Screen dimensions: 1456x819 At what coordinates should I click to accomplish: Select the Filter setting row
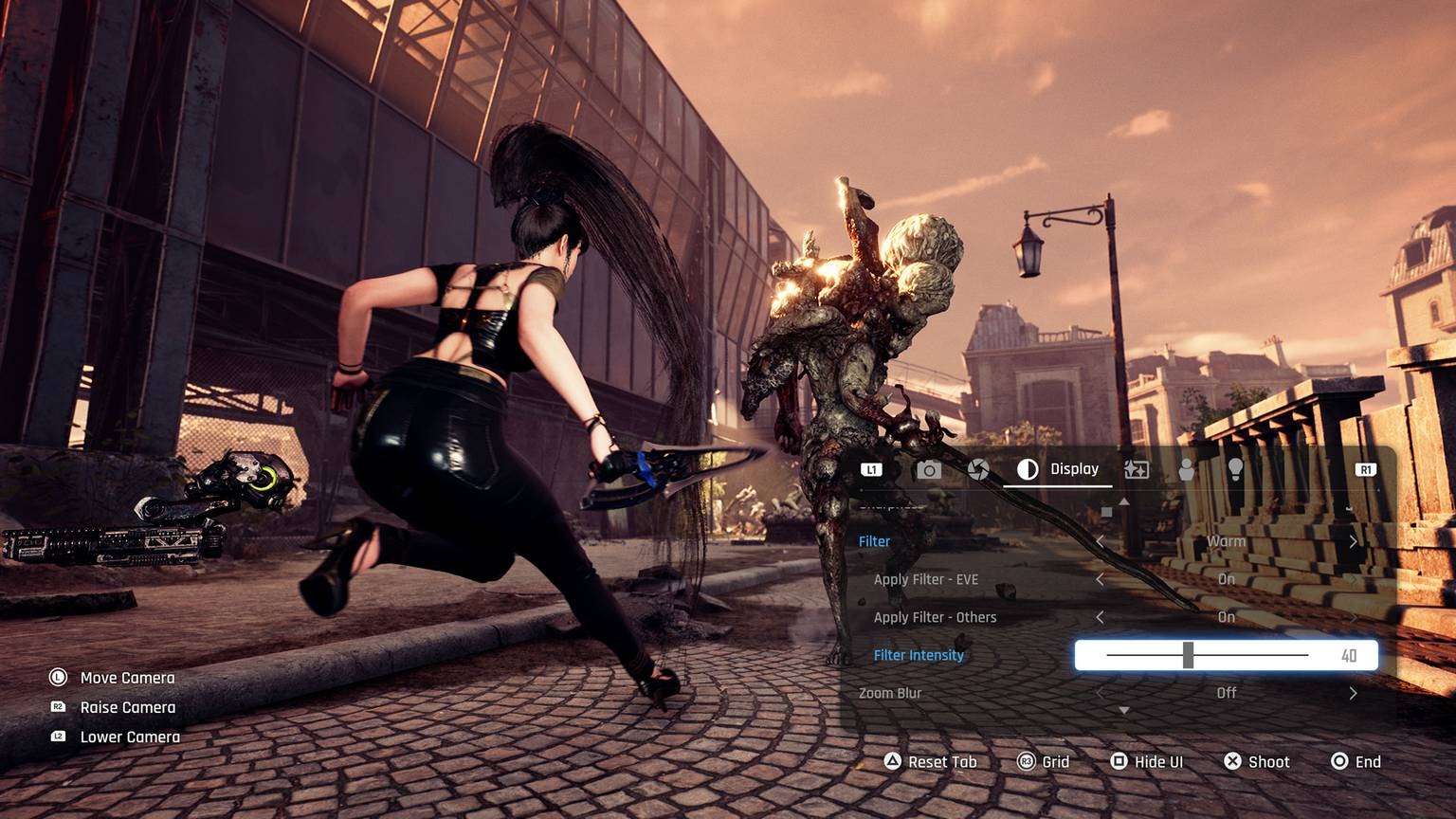point(874,541)
